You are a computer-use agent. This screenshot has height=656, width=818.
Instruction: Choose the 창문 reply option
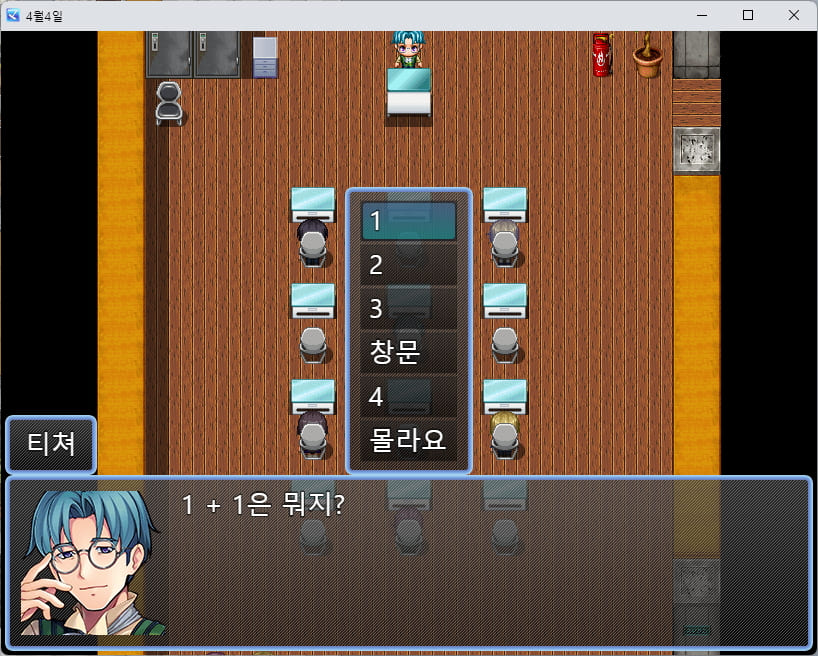(408, 352)
